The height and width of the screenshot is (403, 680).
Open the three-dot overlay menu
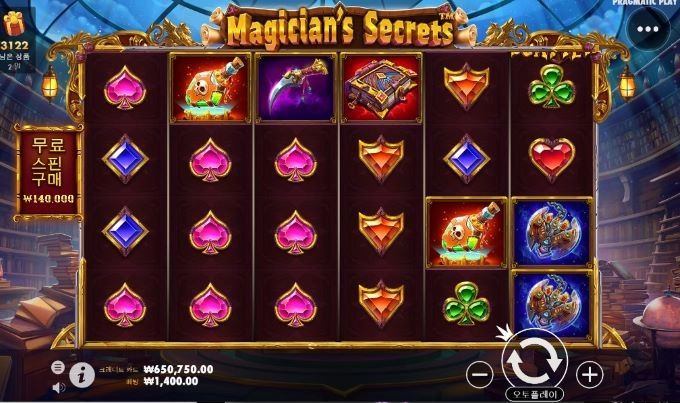pyautogui.click(x=655, y=29)
